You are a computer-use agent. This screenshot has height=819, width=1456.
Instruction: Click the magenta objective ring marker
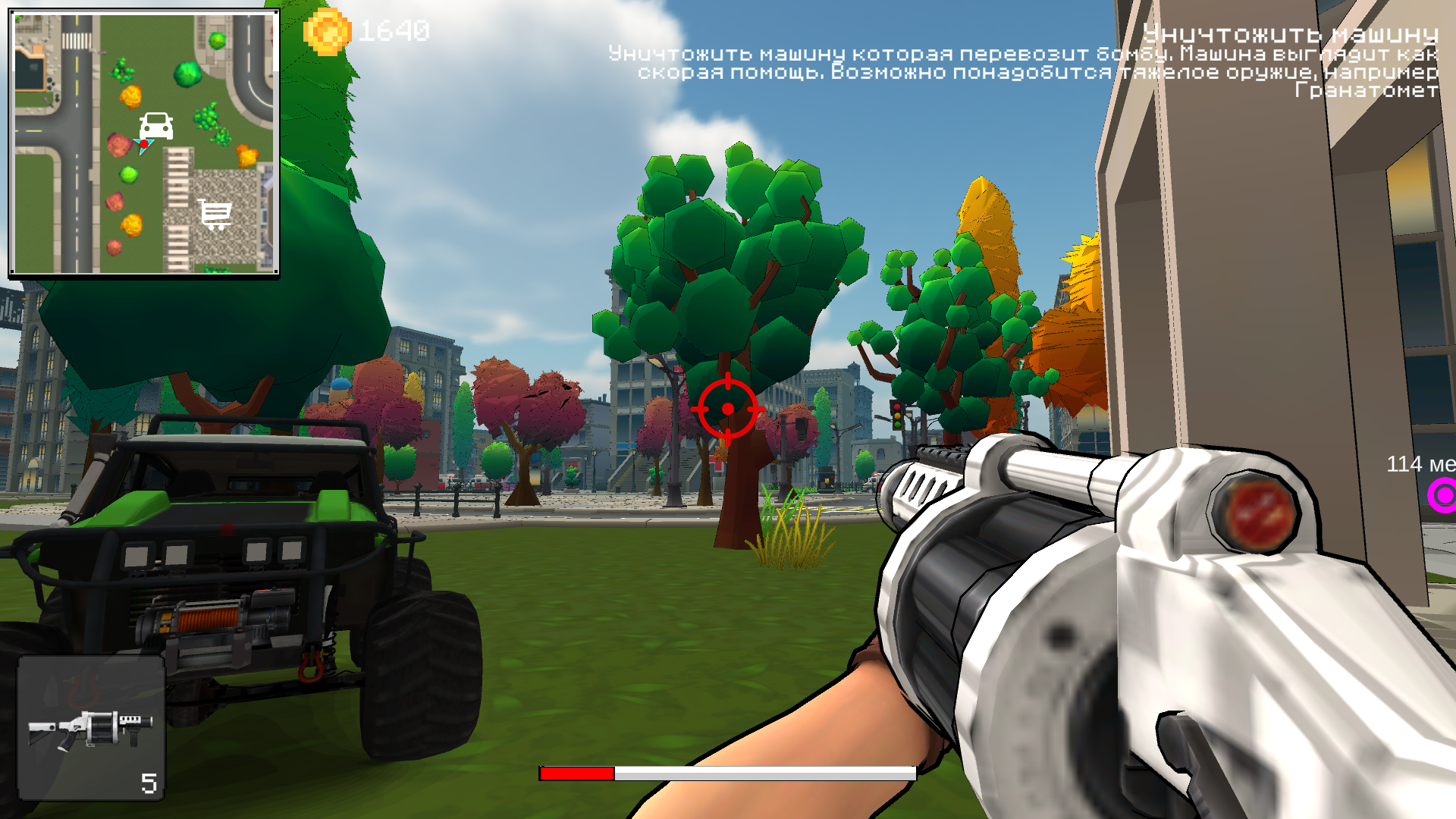coord(1444,497)
